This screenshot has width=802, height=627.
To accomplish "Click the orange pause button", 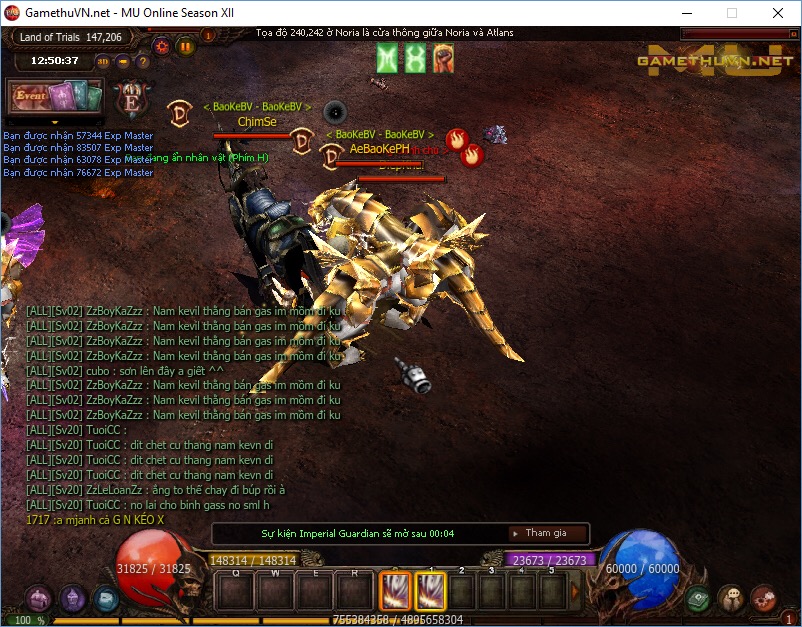I will pos(185,46).
